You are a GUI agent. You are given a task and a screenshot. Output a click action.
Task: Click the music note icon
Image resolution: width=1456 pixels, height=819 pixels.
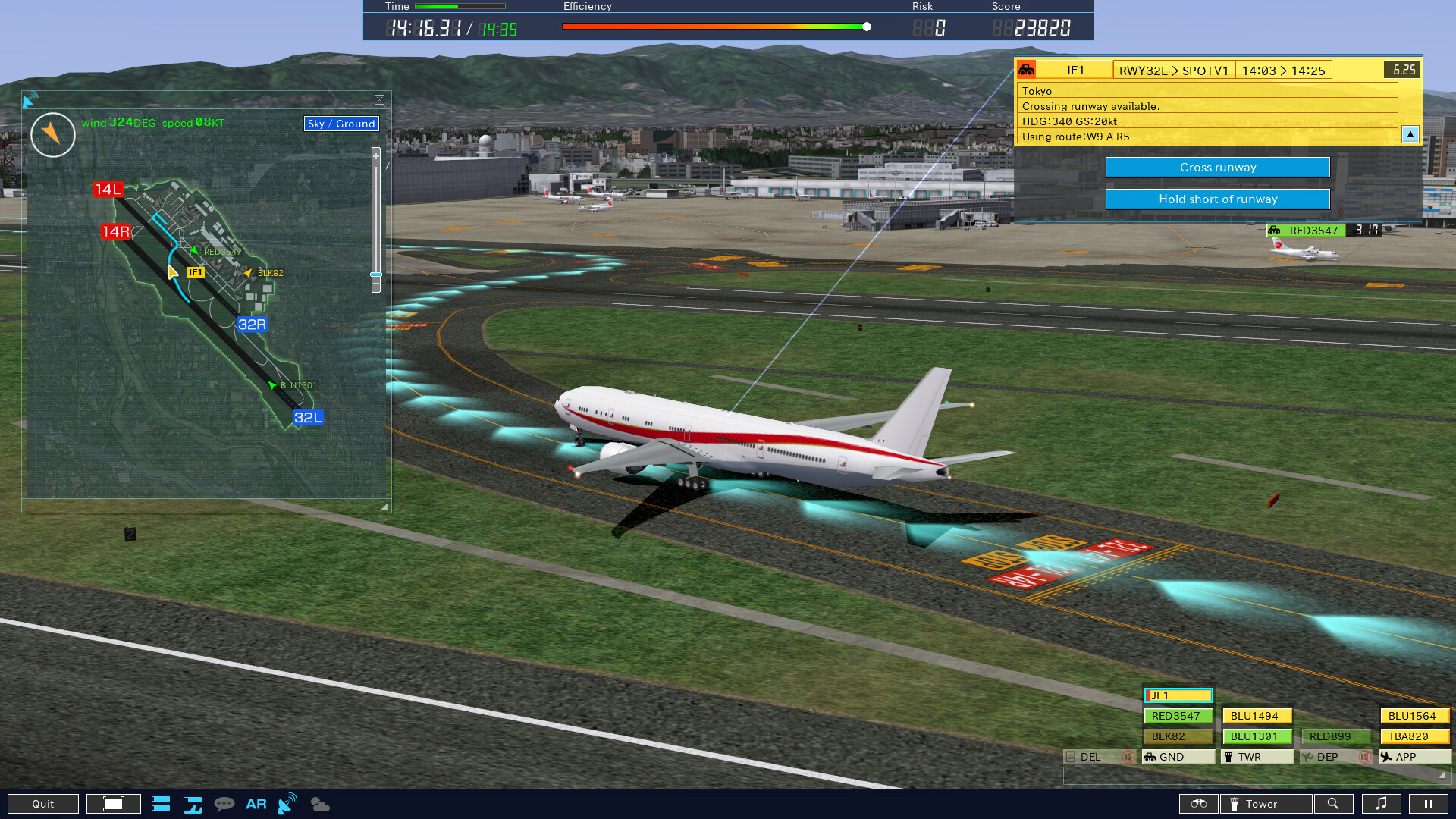[1382, 804]
